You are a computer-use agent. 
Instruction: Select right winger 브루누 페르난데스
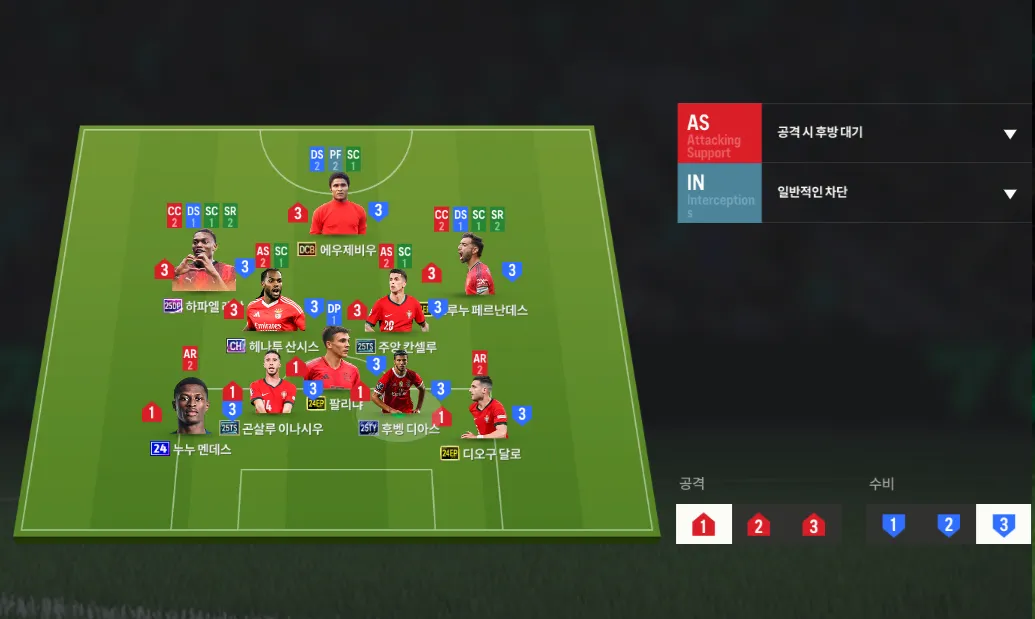point(477,266)
